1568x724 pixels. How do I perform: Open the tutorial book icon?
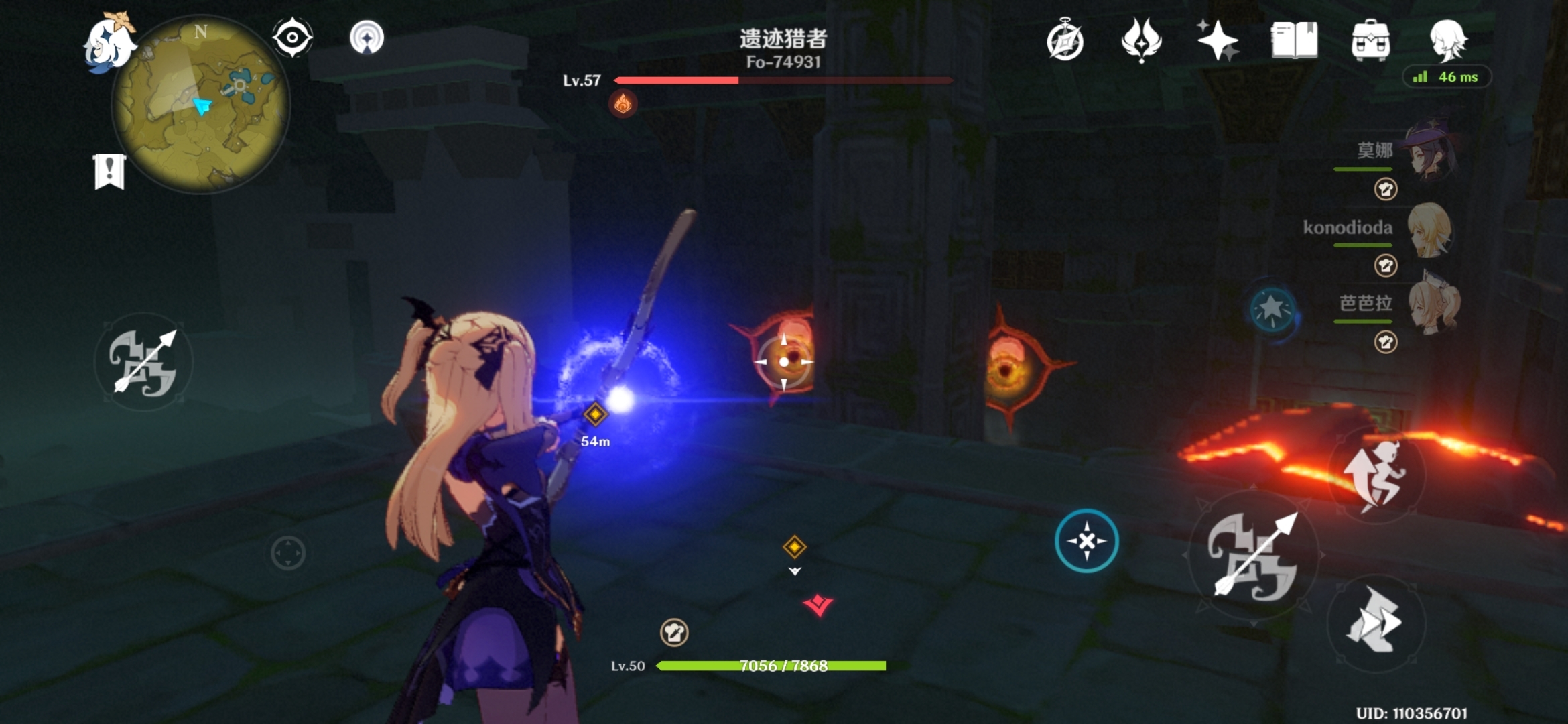click(x=1294, y=40)
